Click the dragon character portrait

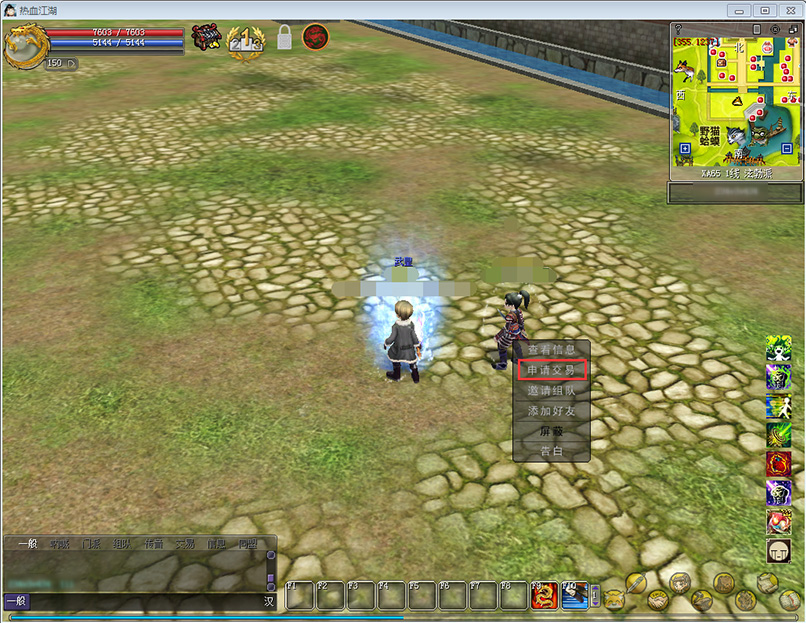(24, 45)
